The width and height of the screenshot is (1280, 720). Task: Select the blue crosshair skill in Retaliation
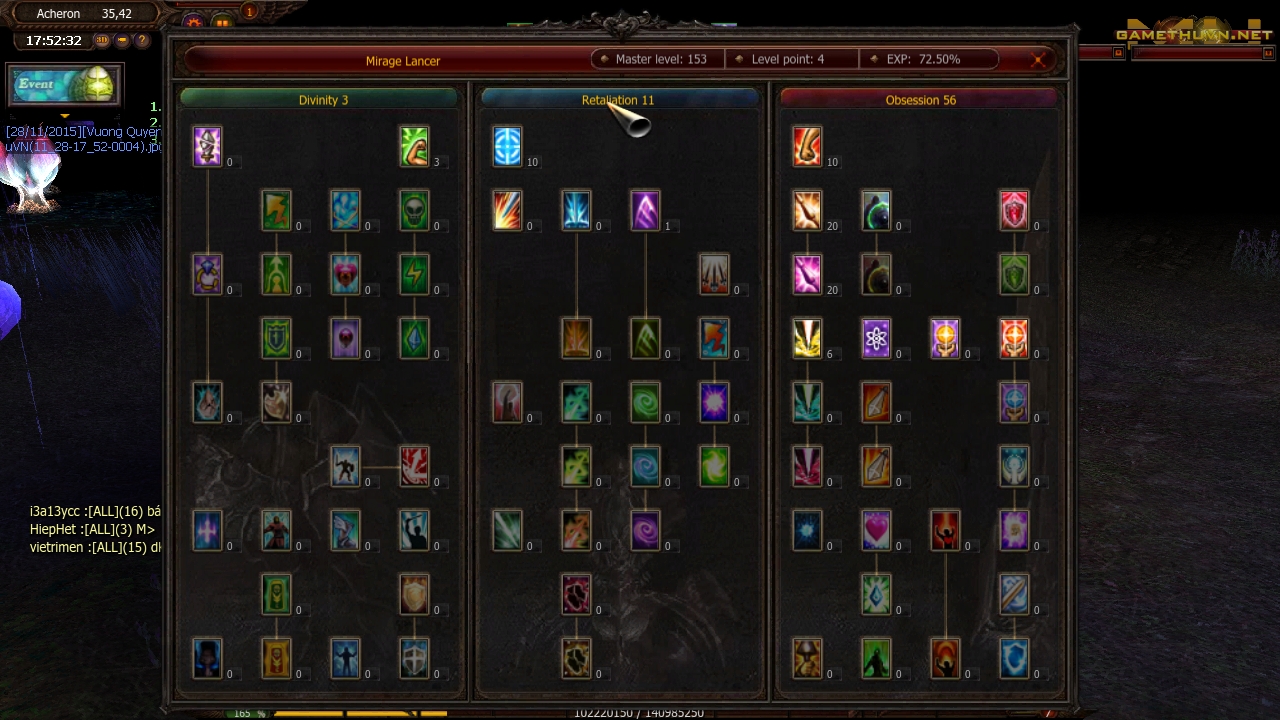pos(507,146)
